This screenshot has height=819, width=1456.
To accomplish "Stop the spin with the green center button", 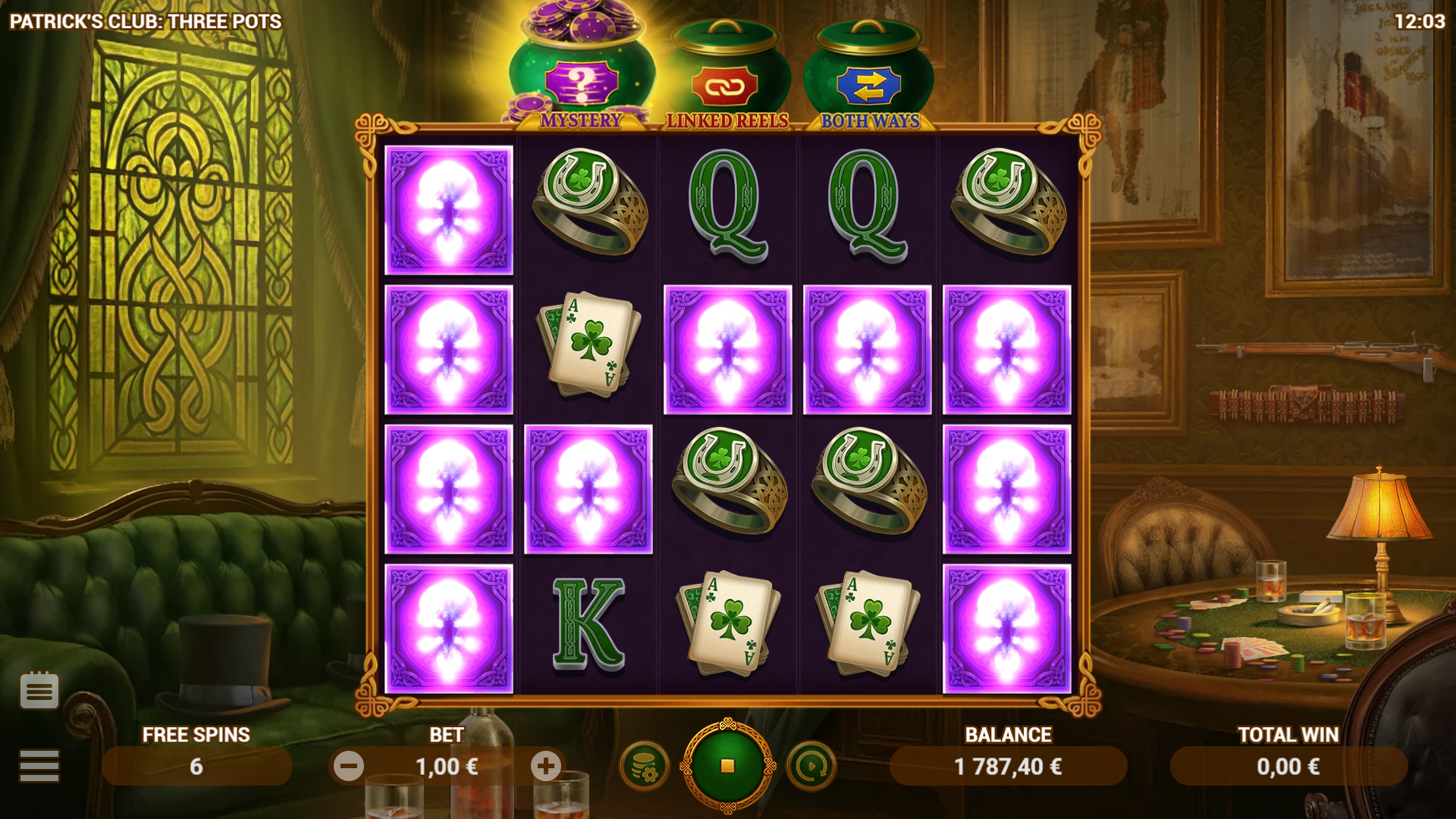I will coord(727,766).
